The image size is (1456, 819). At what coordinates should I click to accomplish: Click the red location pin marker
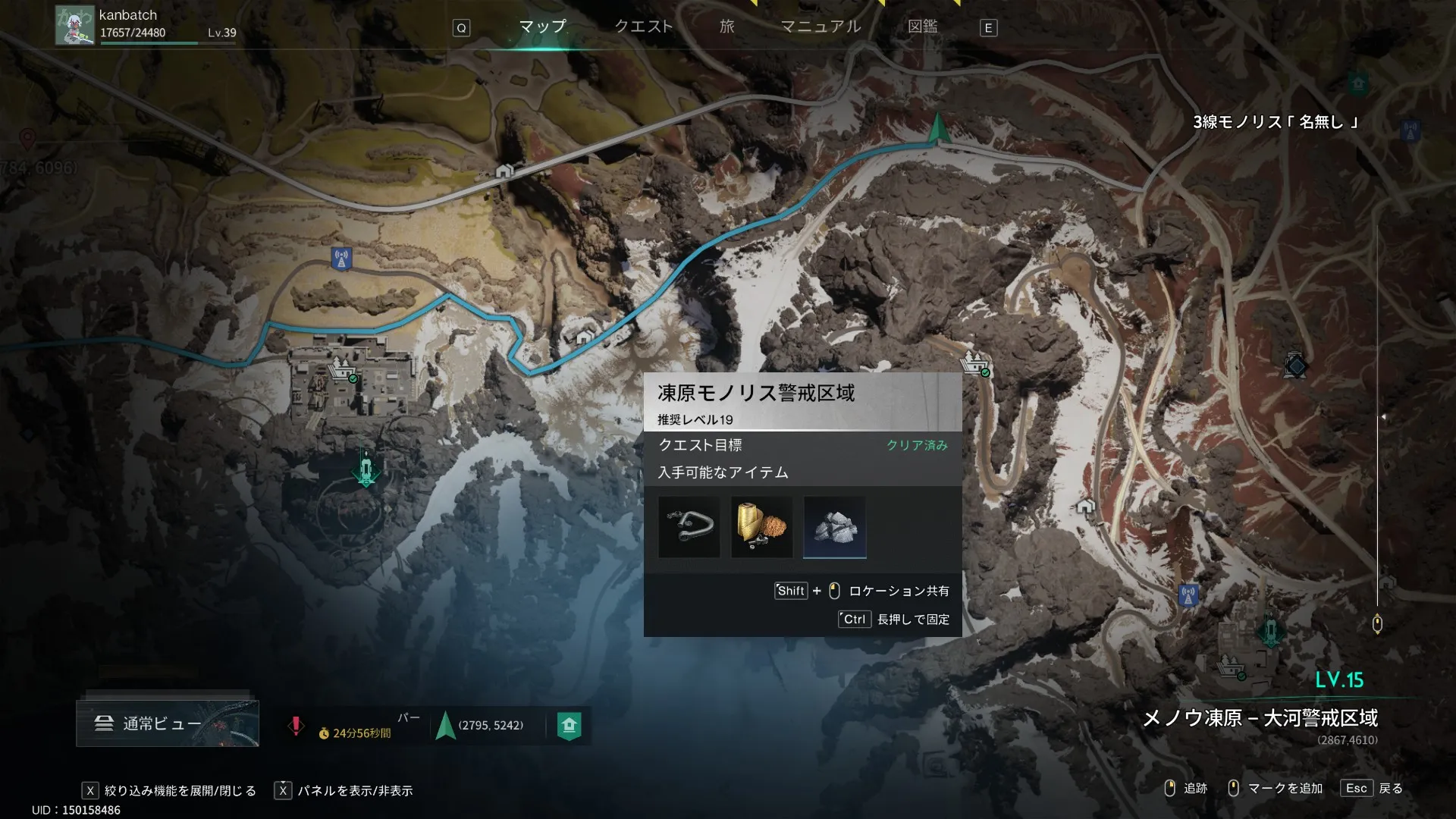click(28, 138)
